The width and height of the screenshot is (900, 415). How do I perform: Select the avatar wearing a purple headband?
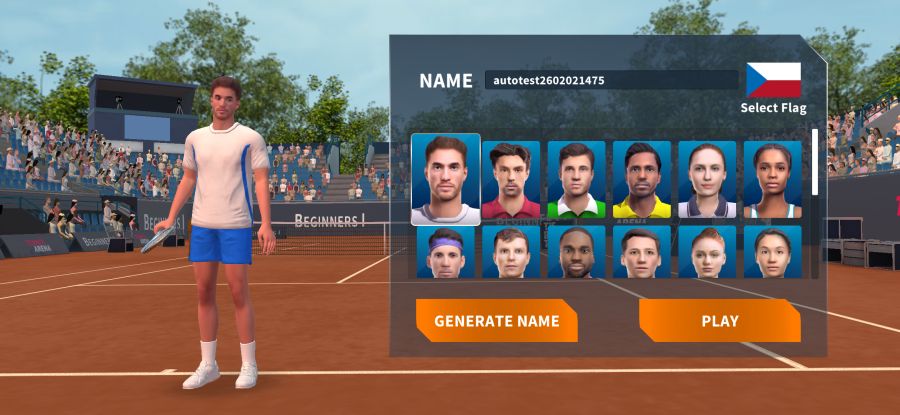(445, 252)
